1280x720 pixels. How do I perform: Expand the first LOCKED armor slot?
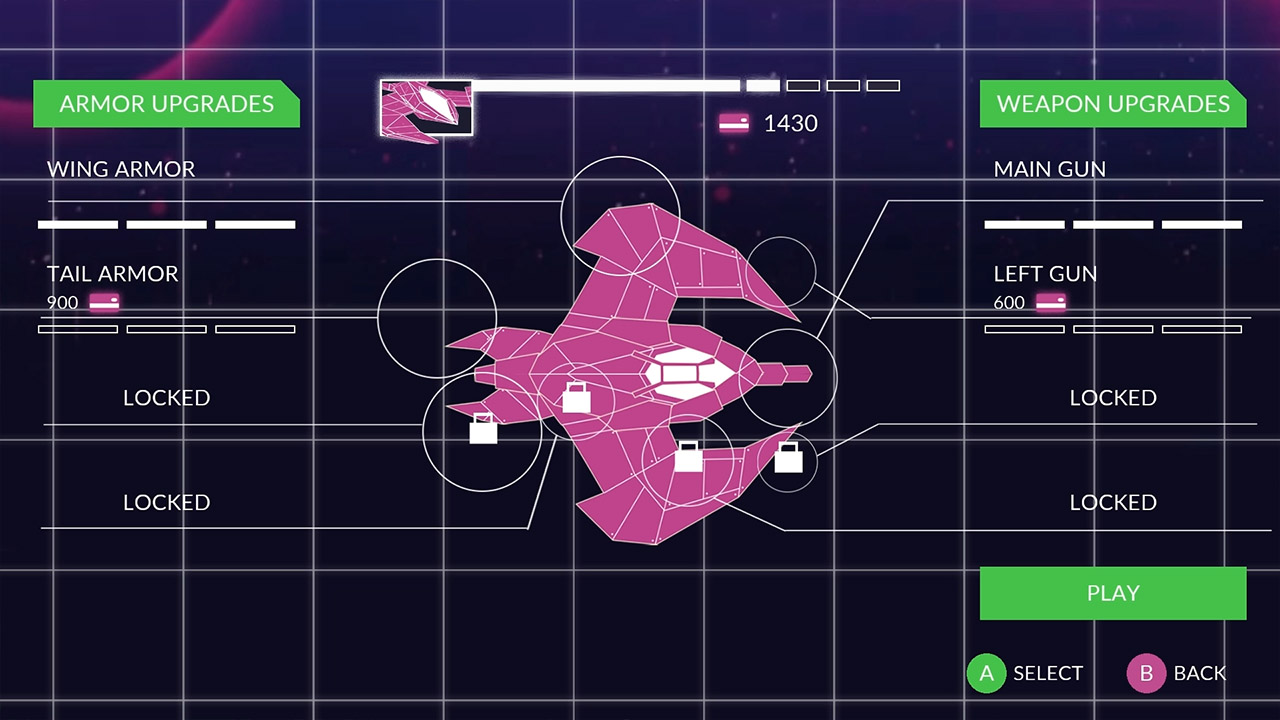166,397
